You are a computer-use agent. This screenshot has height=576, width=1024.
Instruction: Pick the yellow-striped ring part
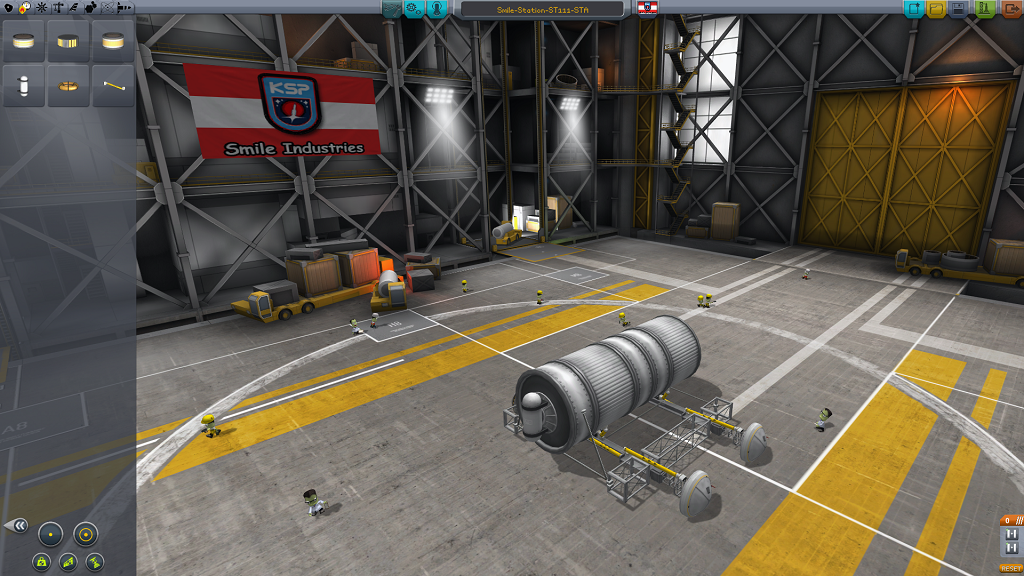(x=68, y=42)
